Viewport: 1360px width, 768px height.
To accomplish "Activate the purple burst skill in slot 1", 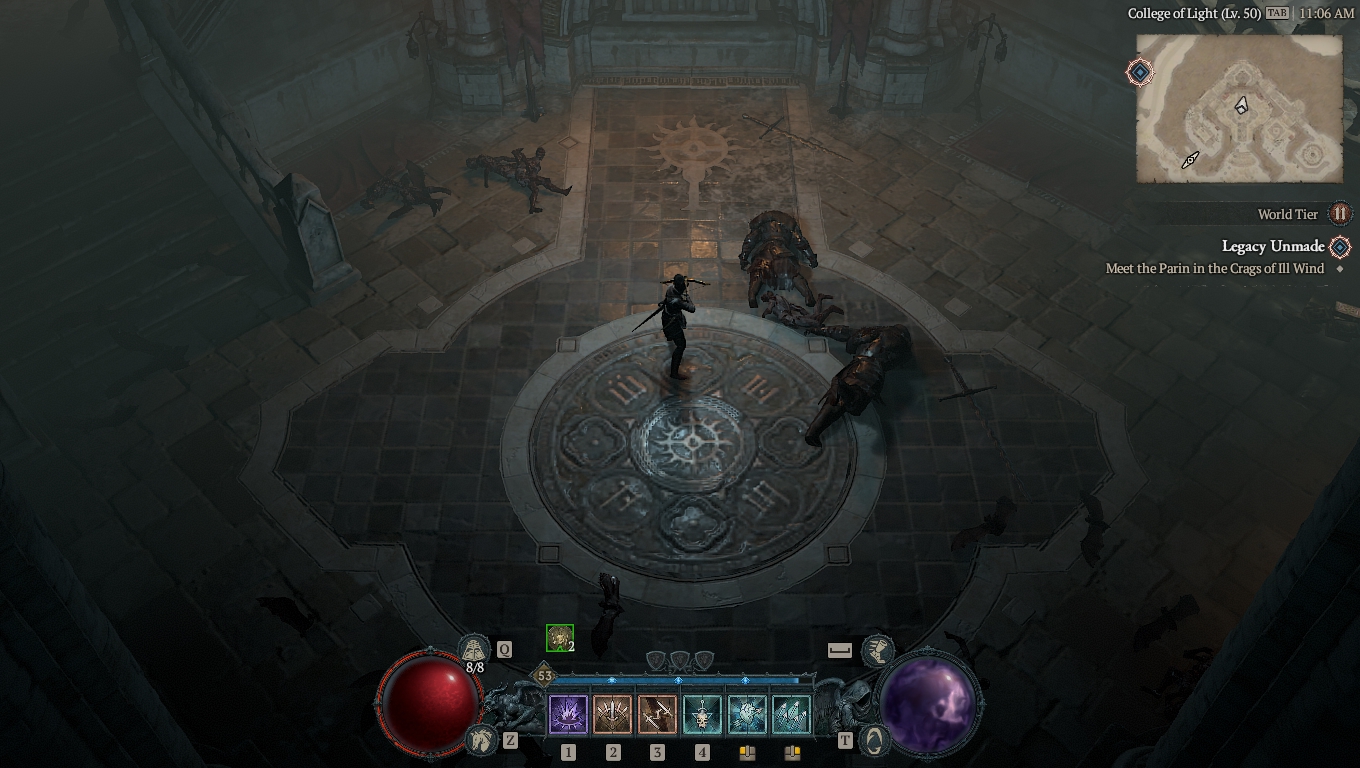I will (568, 715).
